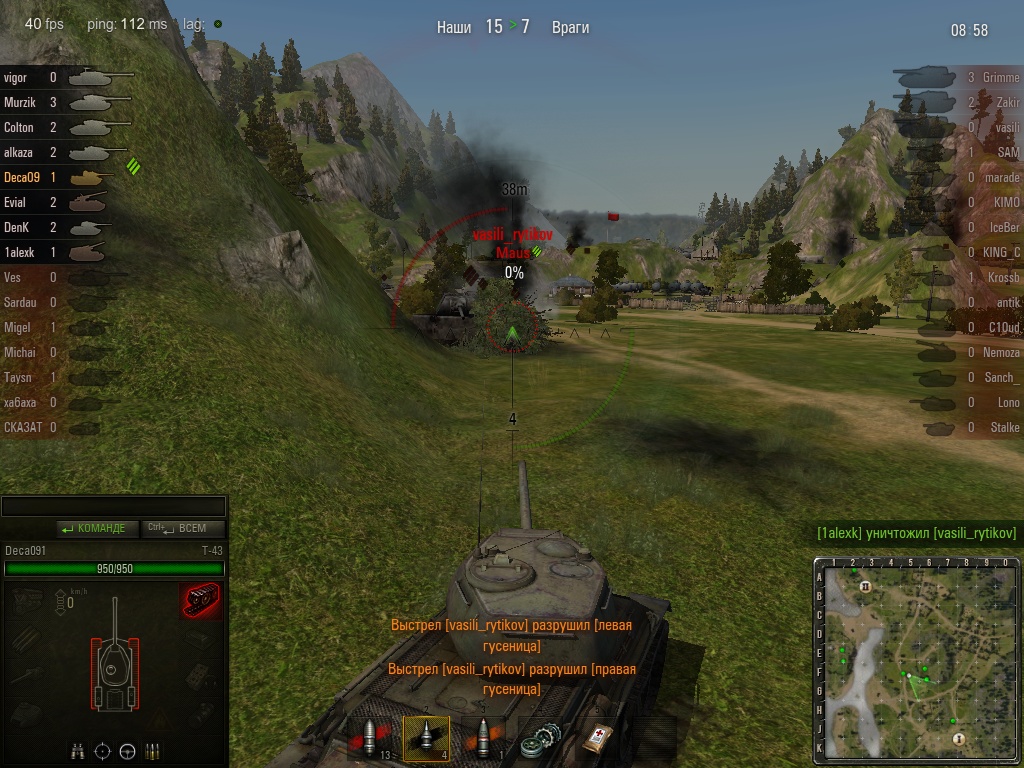The height and width of the screenshot is (768, 1024).
Task: Open the battle minimap
Action: click(x=916, y=660)
